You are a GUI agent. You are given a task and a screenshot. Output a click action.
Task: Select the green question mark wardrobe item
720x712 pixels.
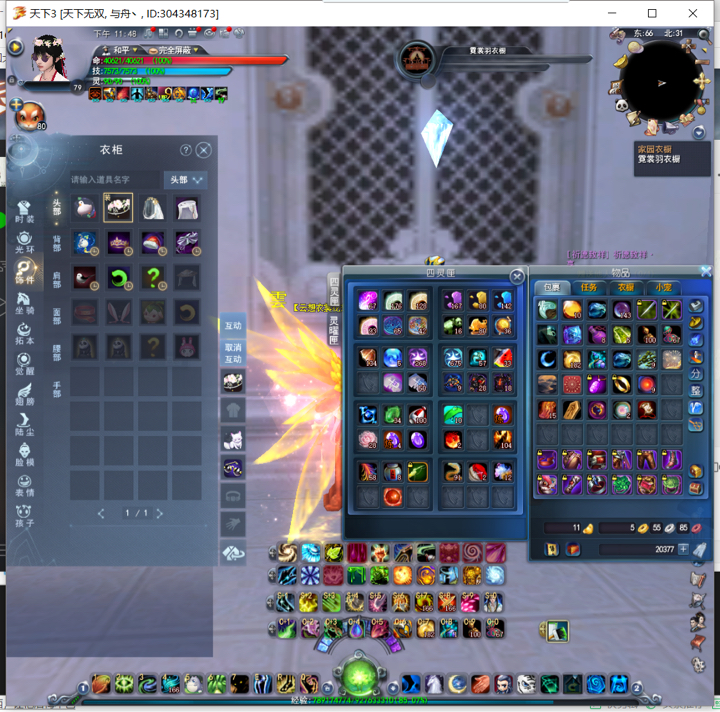[x=153, y=277]
